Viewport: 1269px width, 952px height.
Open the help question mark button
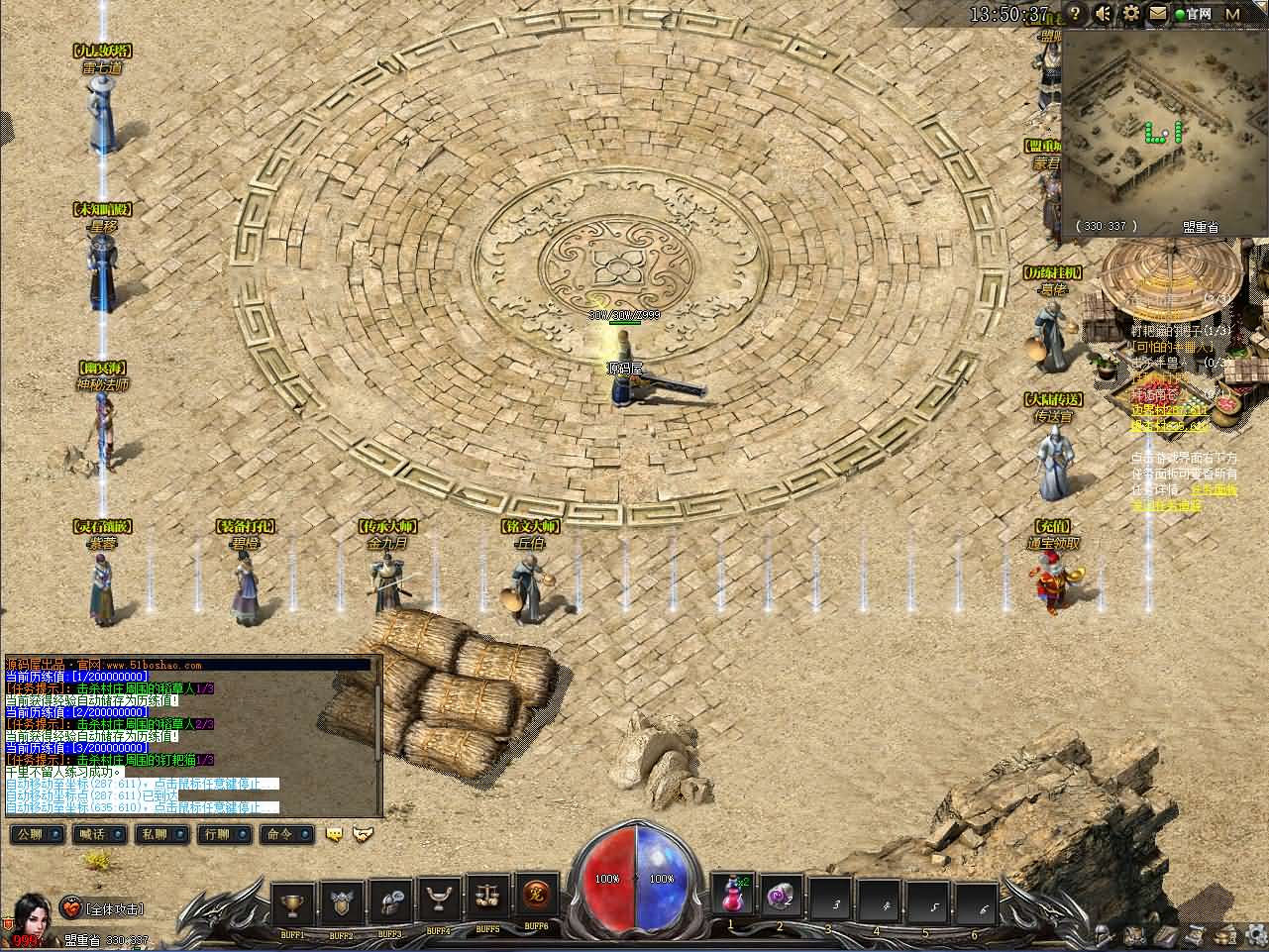(x=1077, y=14)
